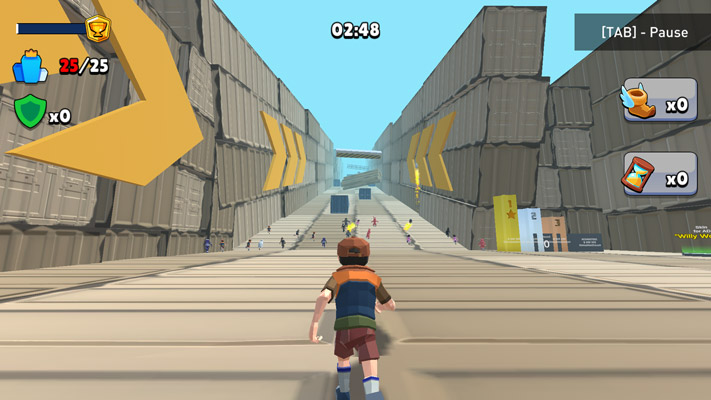This screenshot has width=711, height=400.
Task: Select the green shield item icon
Action: (x=29, y=111)
